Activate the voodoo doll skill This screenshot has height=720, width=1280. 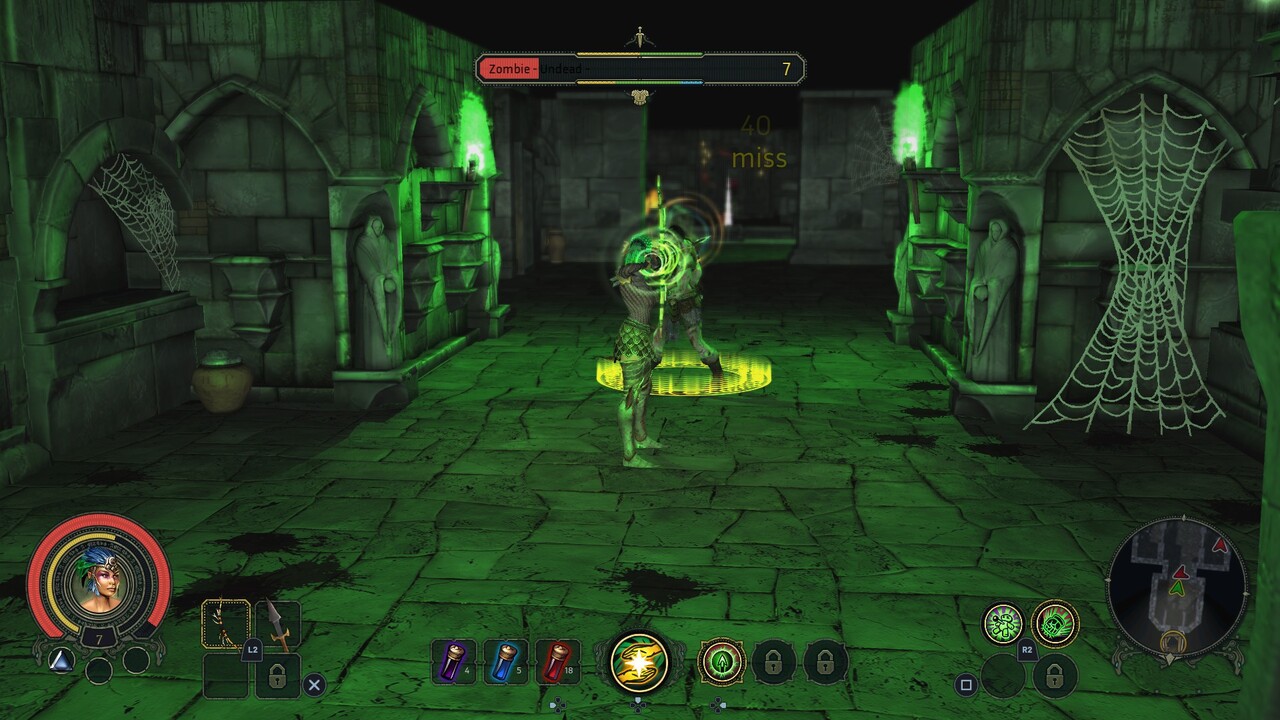pos(1003,624)
